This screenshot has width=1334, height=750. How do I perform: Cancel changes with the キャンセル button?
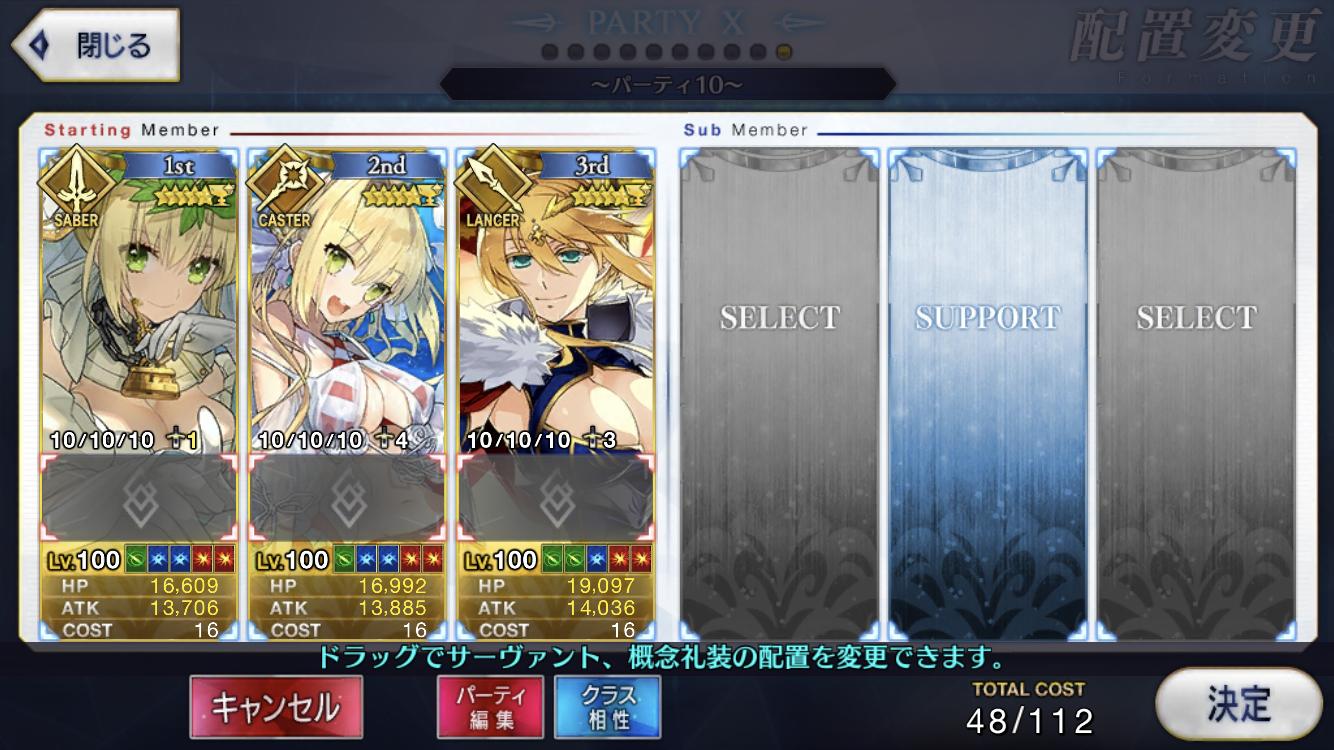(275, 706)
